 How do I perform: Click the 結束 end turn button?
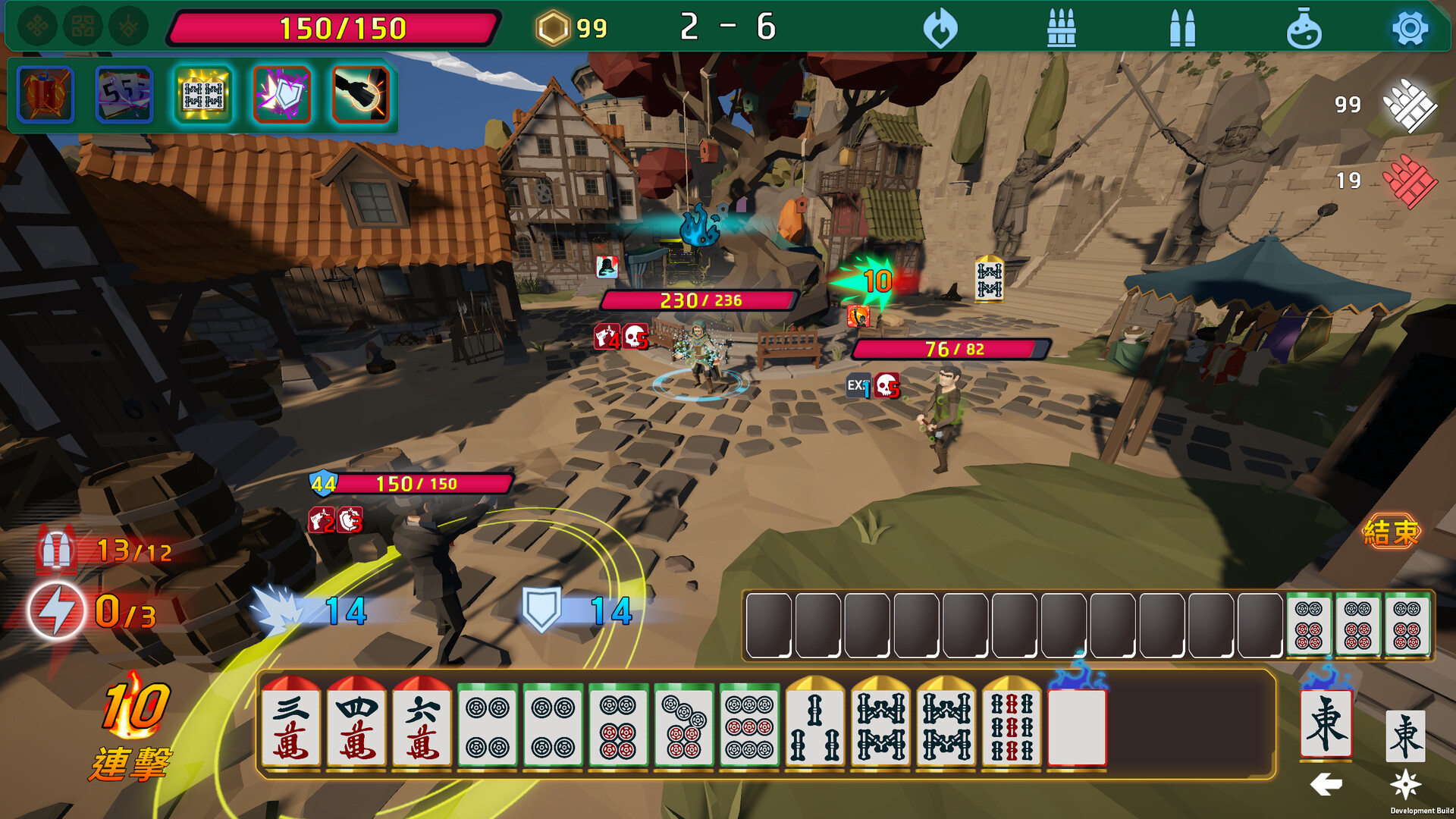(x=1391, y=532)
